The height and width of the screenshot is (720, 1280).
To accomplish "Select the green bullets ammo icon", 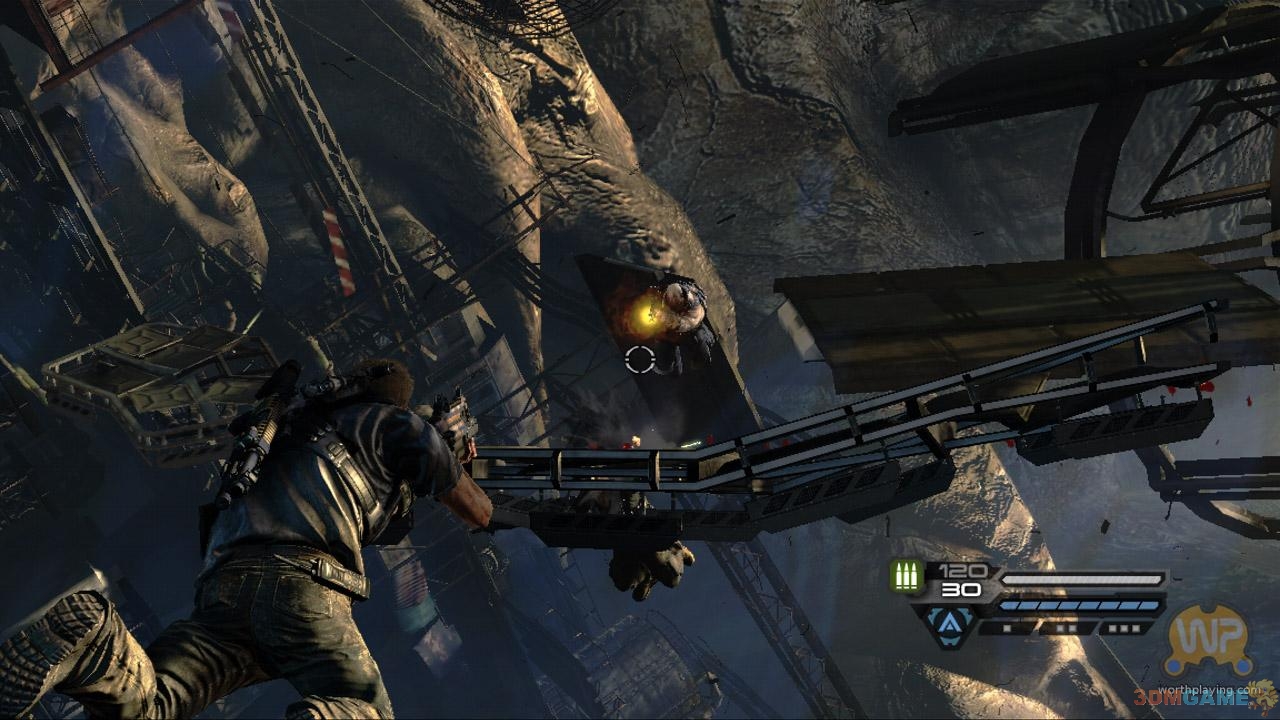I will coord(907,577).
